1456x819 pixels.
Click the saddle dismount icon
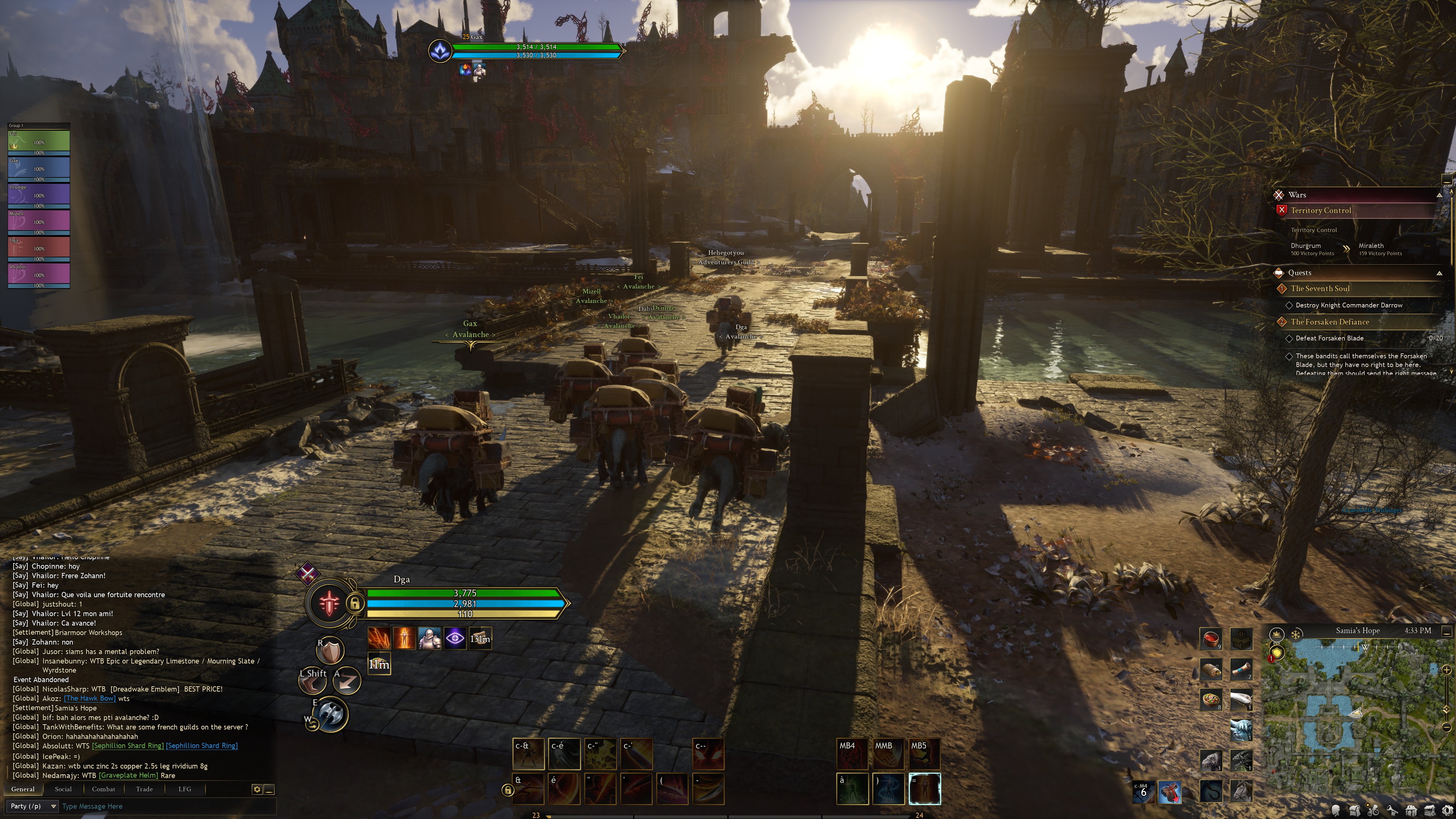(x=1169, y=792)
